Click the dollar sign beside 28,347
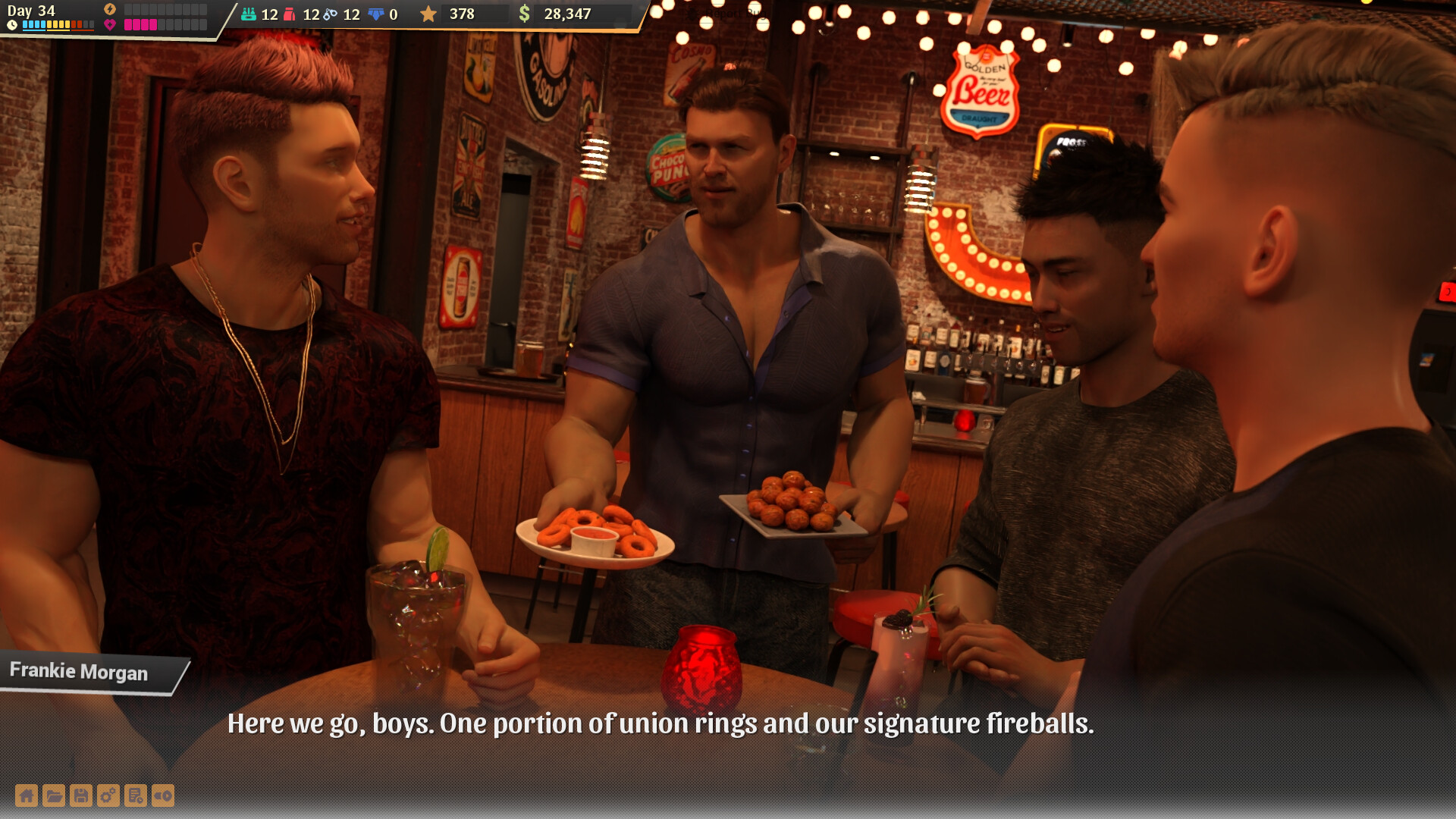 [526, 14]
